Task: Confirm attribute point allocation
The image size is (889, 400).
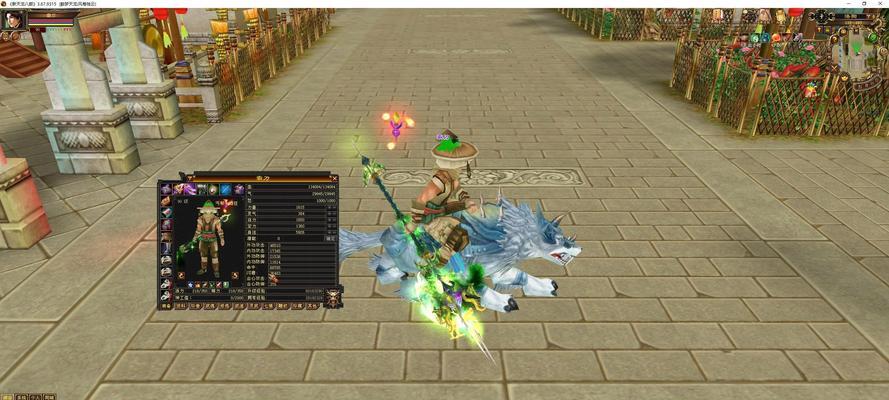Action: pyautogui.click(x=331, y=238)
